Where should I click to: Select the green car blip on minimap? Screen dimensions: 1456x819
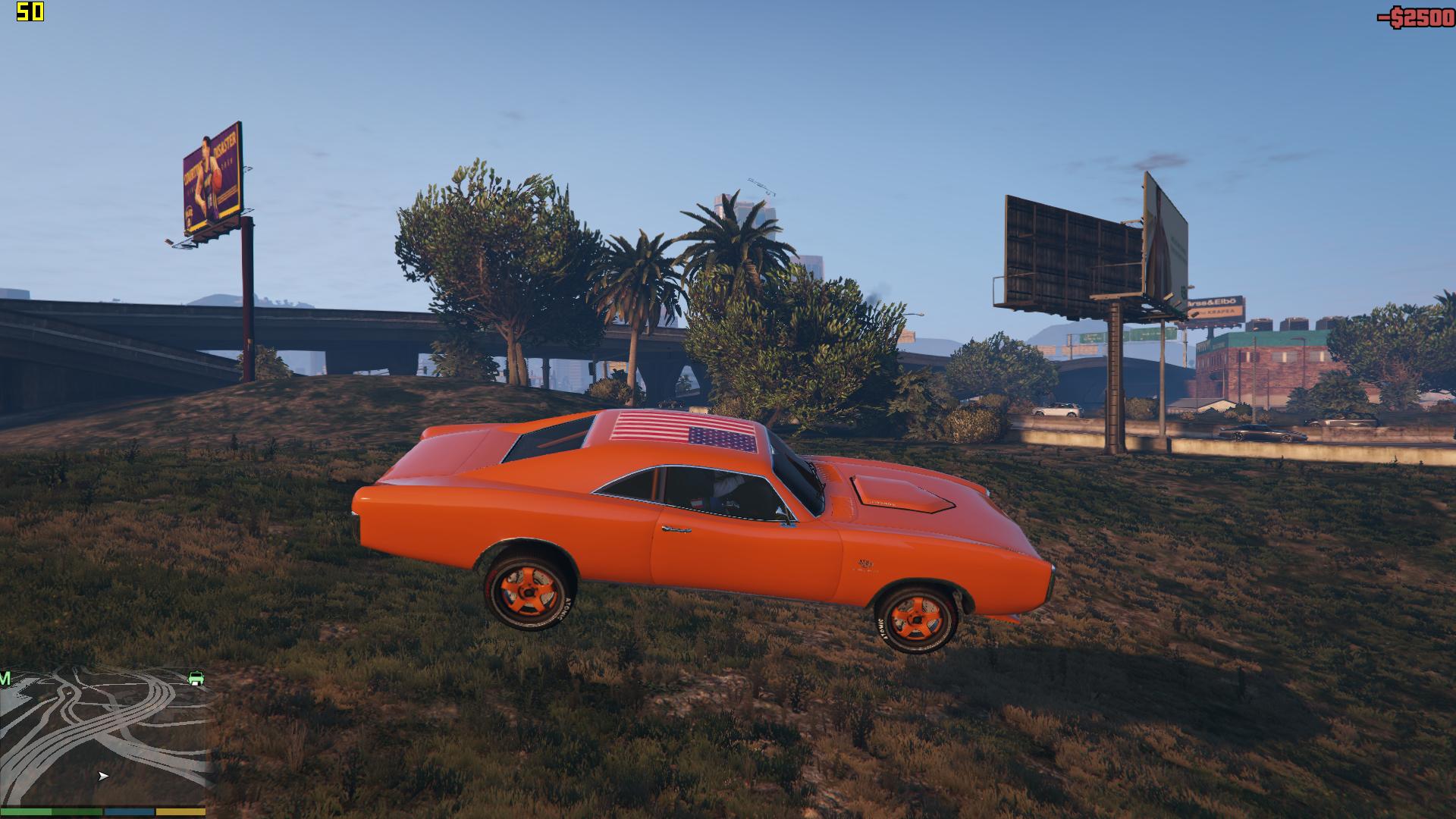(x=196, y=677)
